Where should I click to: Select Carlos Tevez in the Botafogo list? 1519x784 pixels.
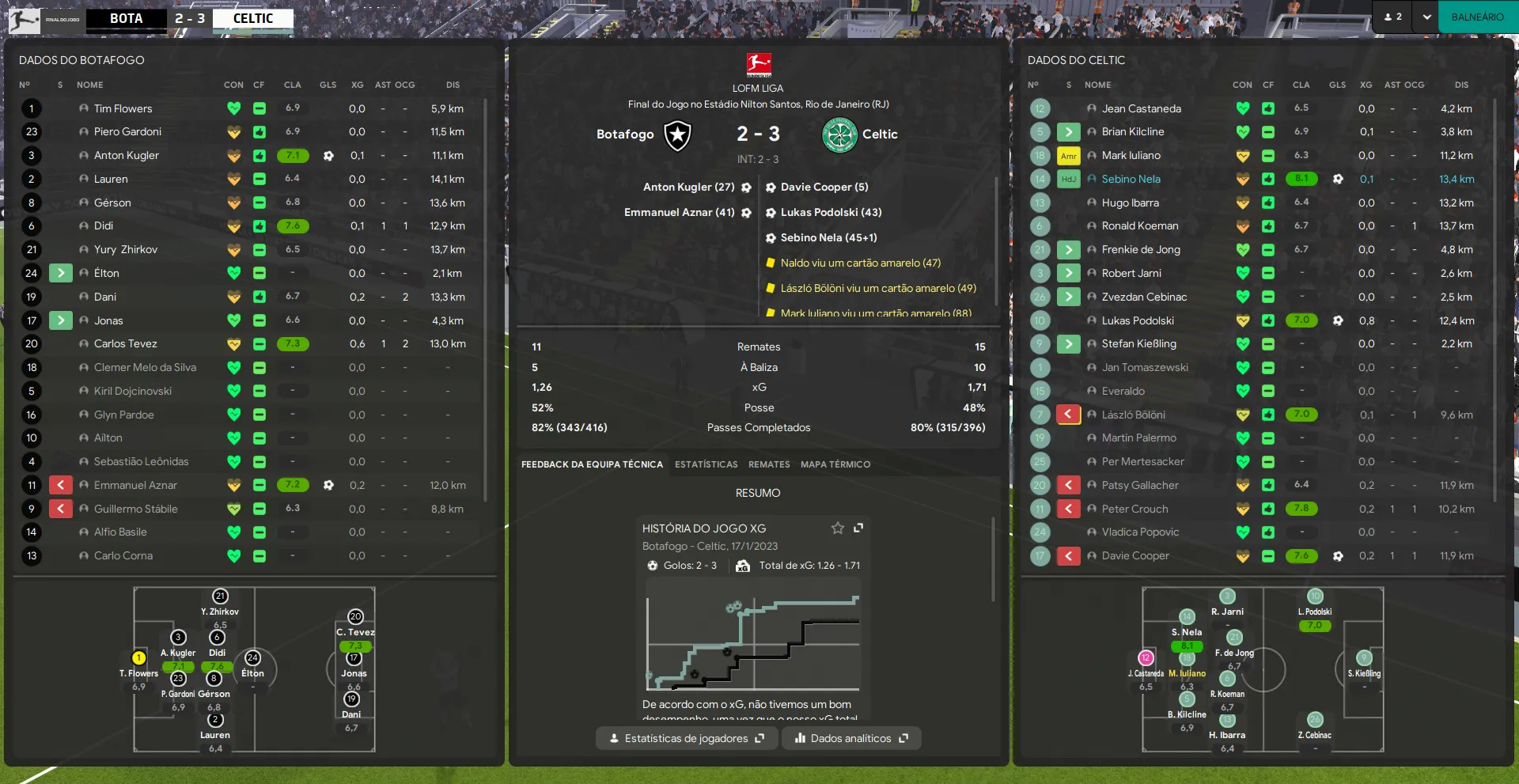[x=126, y=344]
